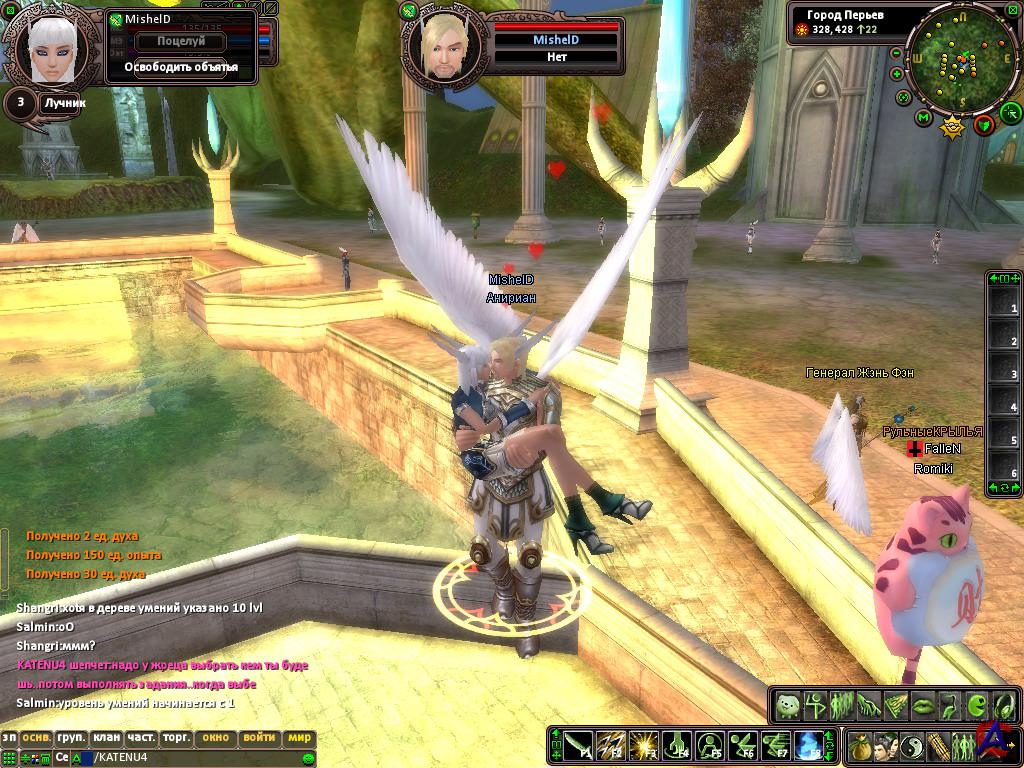1024x768 pixels.
Task: Activate the F3 yellow starburst skill
Action: [x=643, y=745]
